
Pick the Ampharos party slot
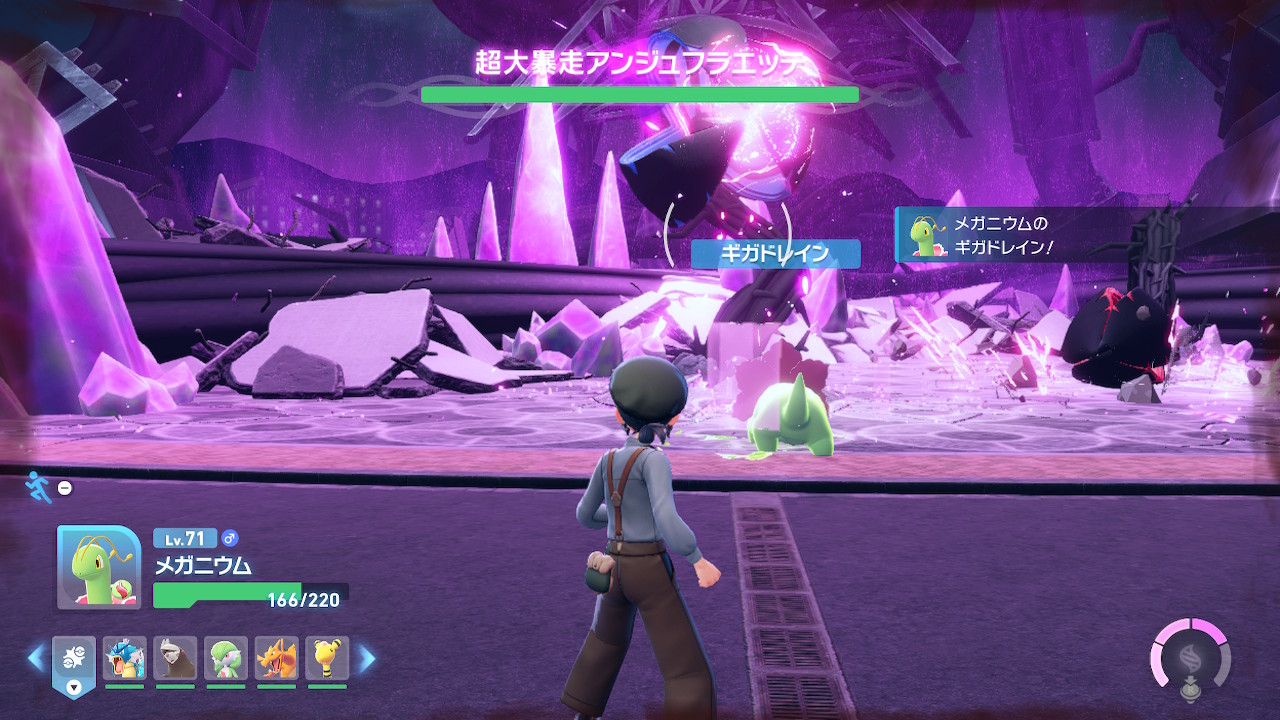327,659
